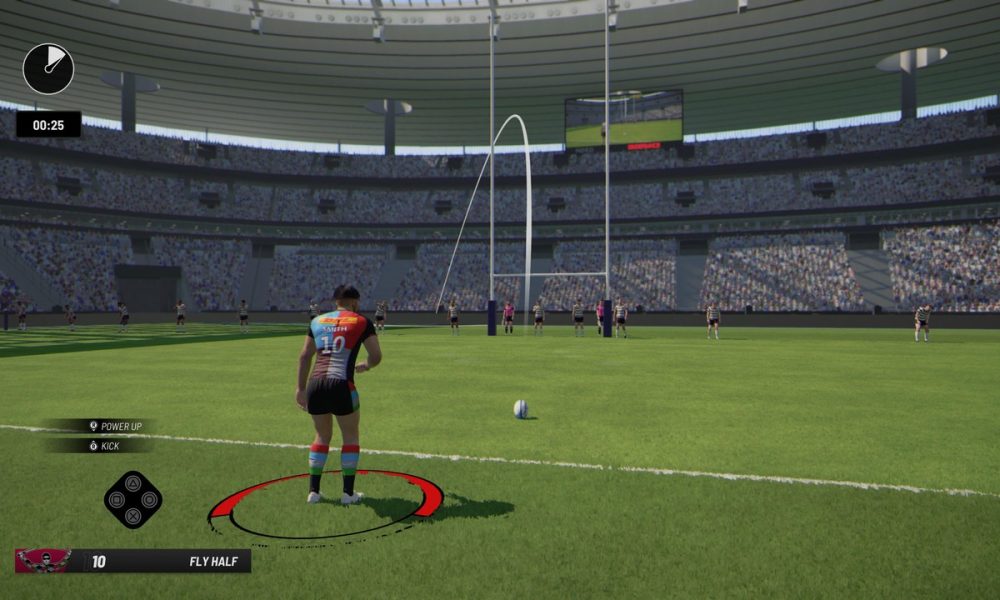Select the Fly Half player info bar
This screenshot has width=1000, height=600.
pos(165,561)
